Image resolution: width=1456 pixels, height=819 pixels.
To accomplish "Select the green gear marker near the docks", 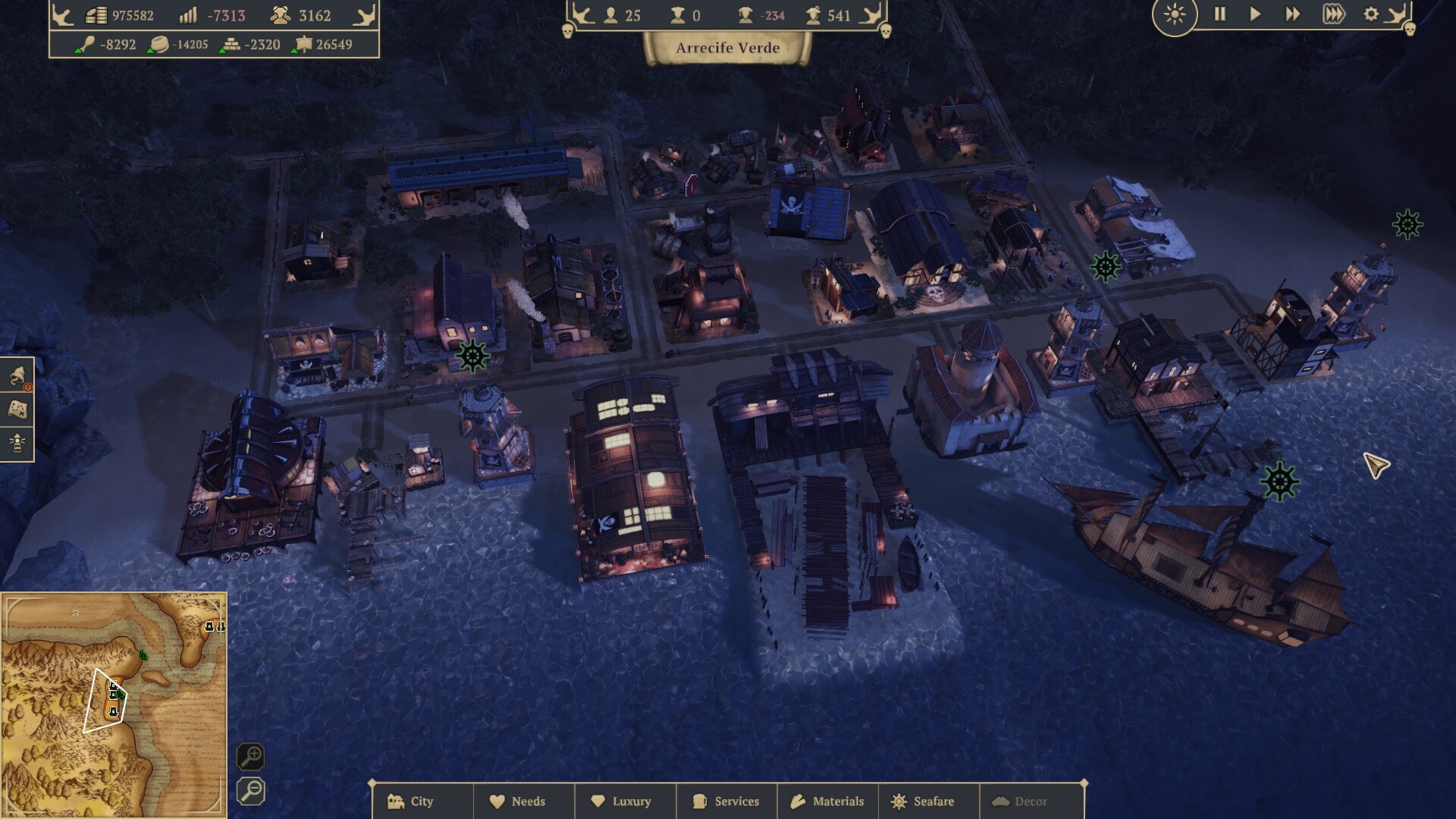I will click(1279, 479).
